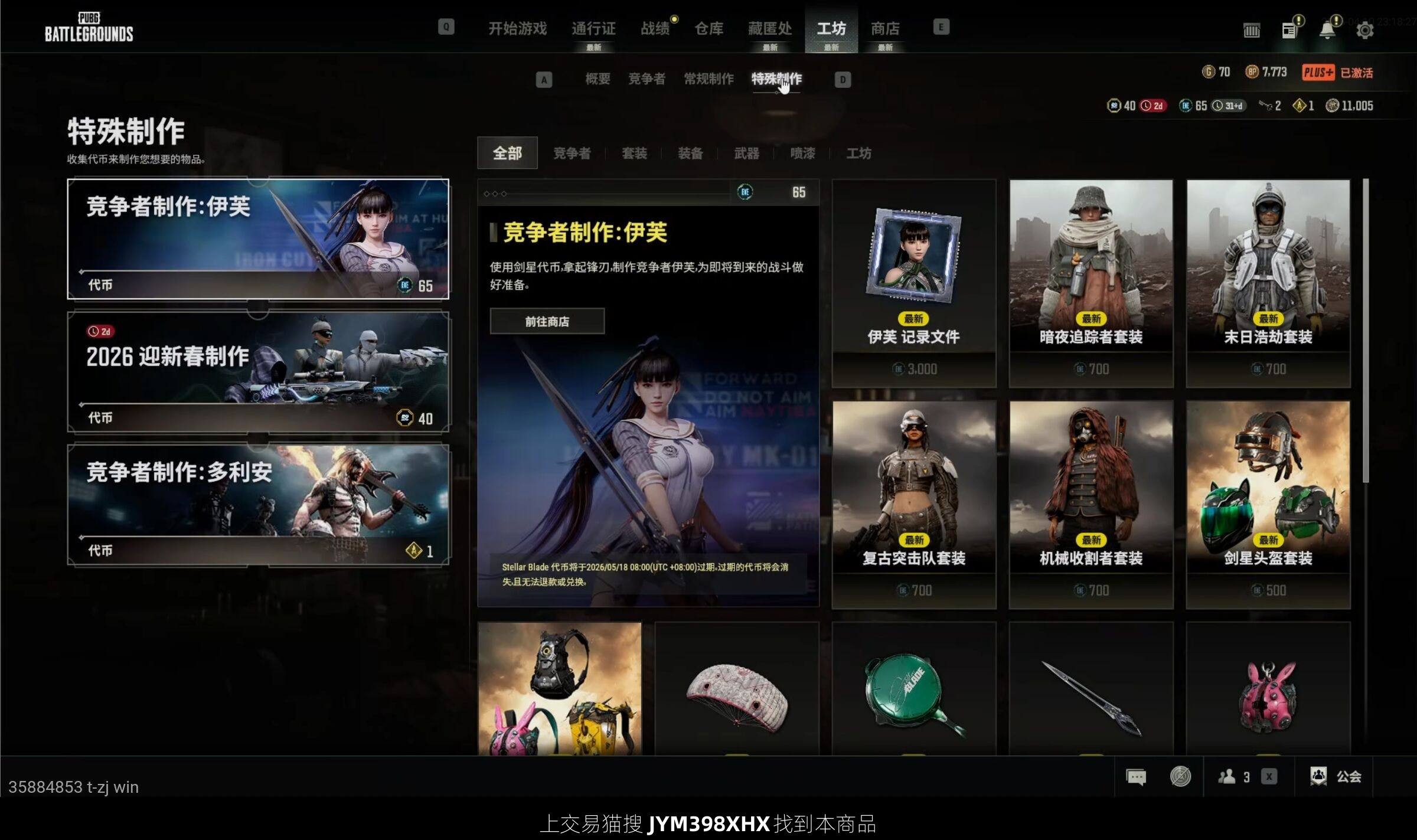Select the 概要 overview sub-tab
1417x840 pixels.
(598, 79)
